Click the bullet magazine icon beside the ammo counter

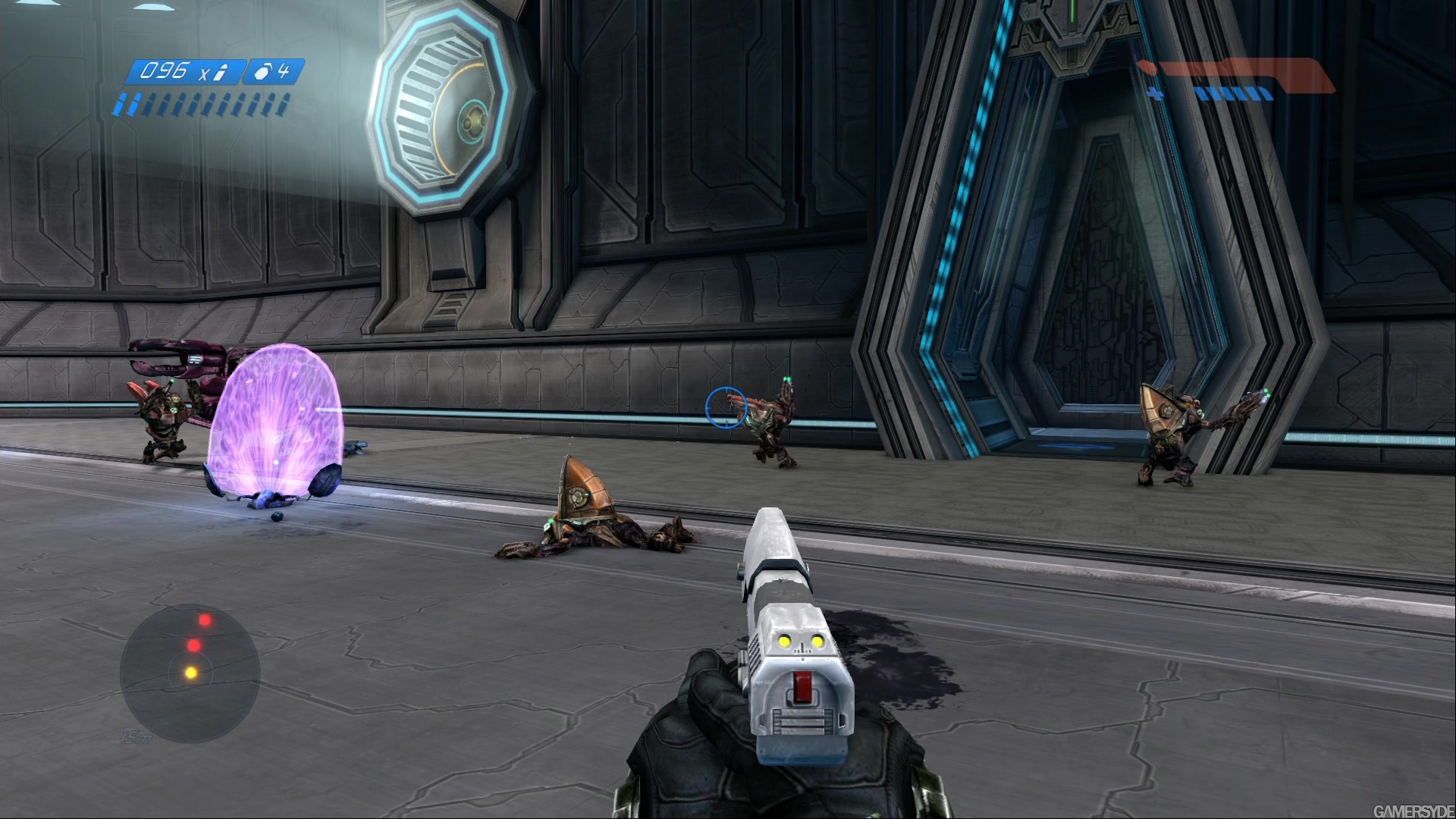click(220, 72)
